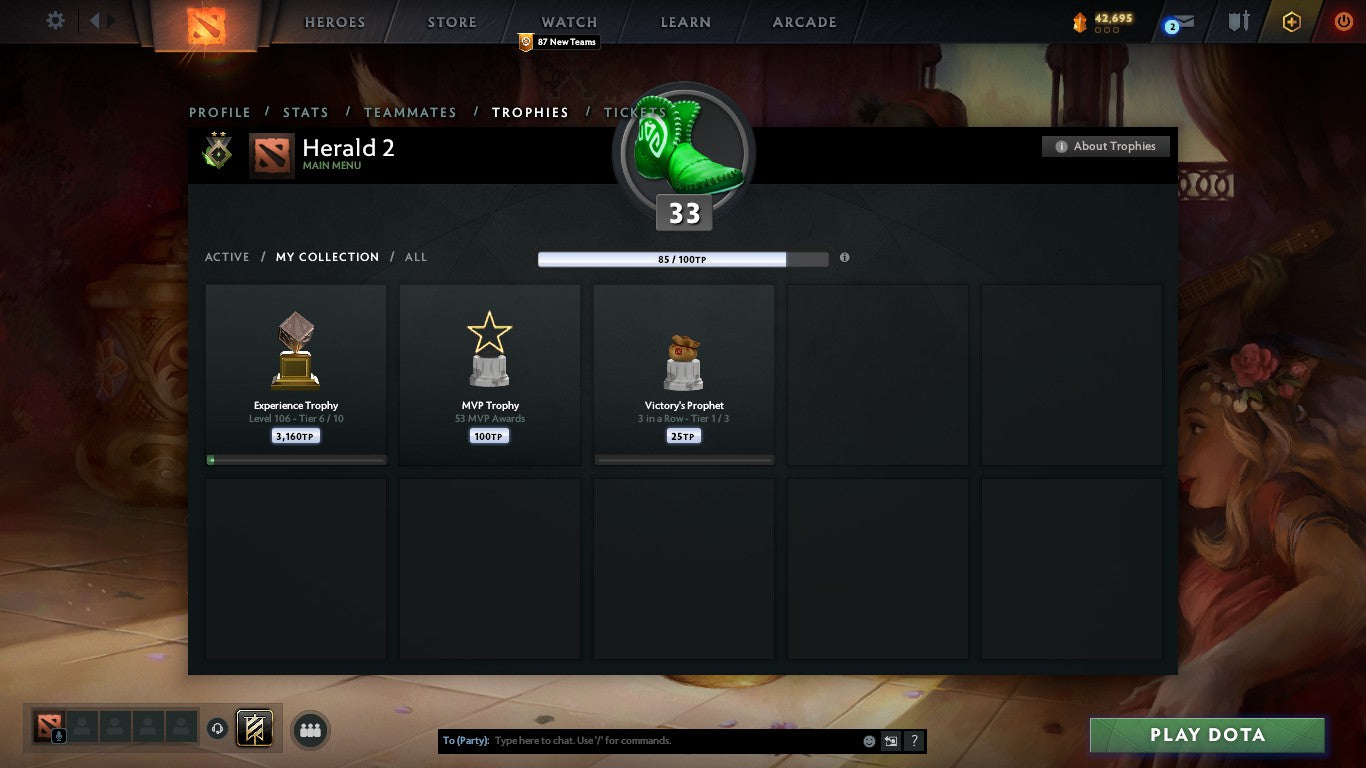The image size is (1366, 768).
Task: Click the About Trophies button
Action: coord(1106,146)
